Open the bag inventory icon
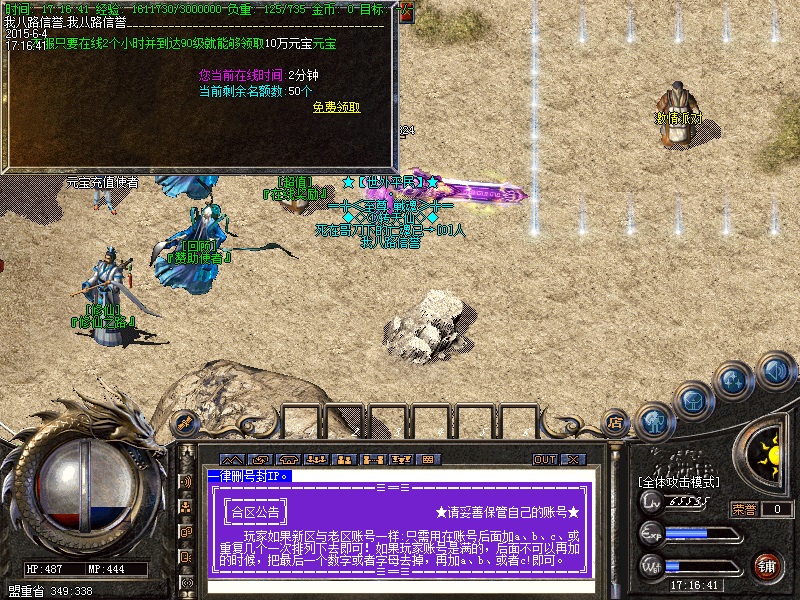 [692, 400]
